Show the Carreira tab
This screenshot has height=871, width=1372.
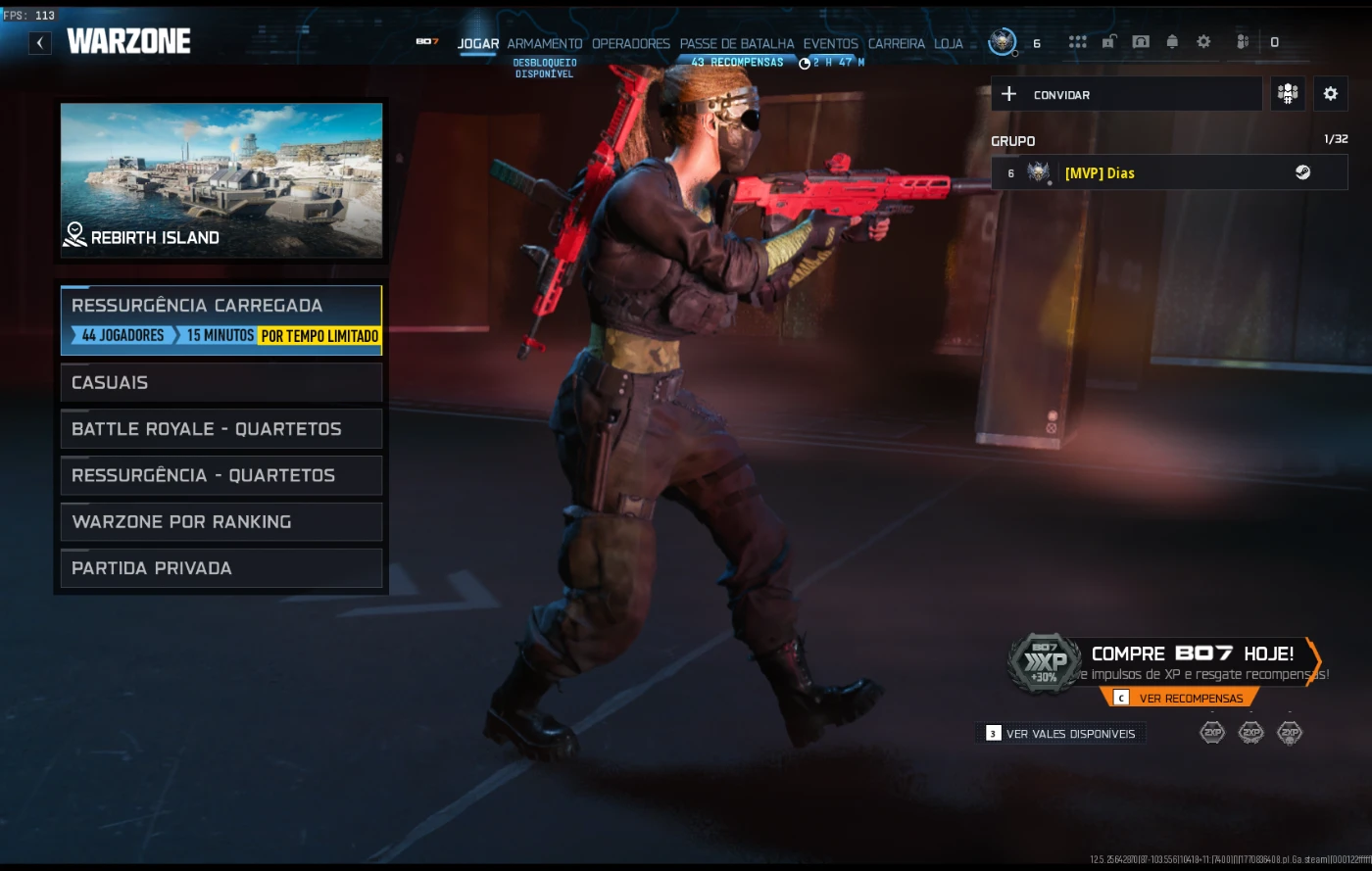click(896, 44)
